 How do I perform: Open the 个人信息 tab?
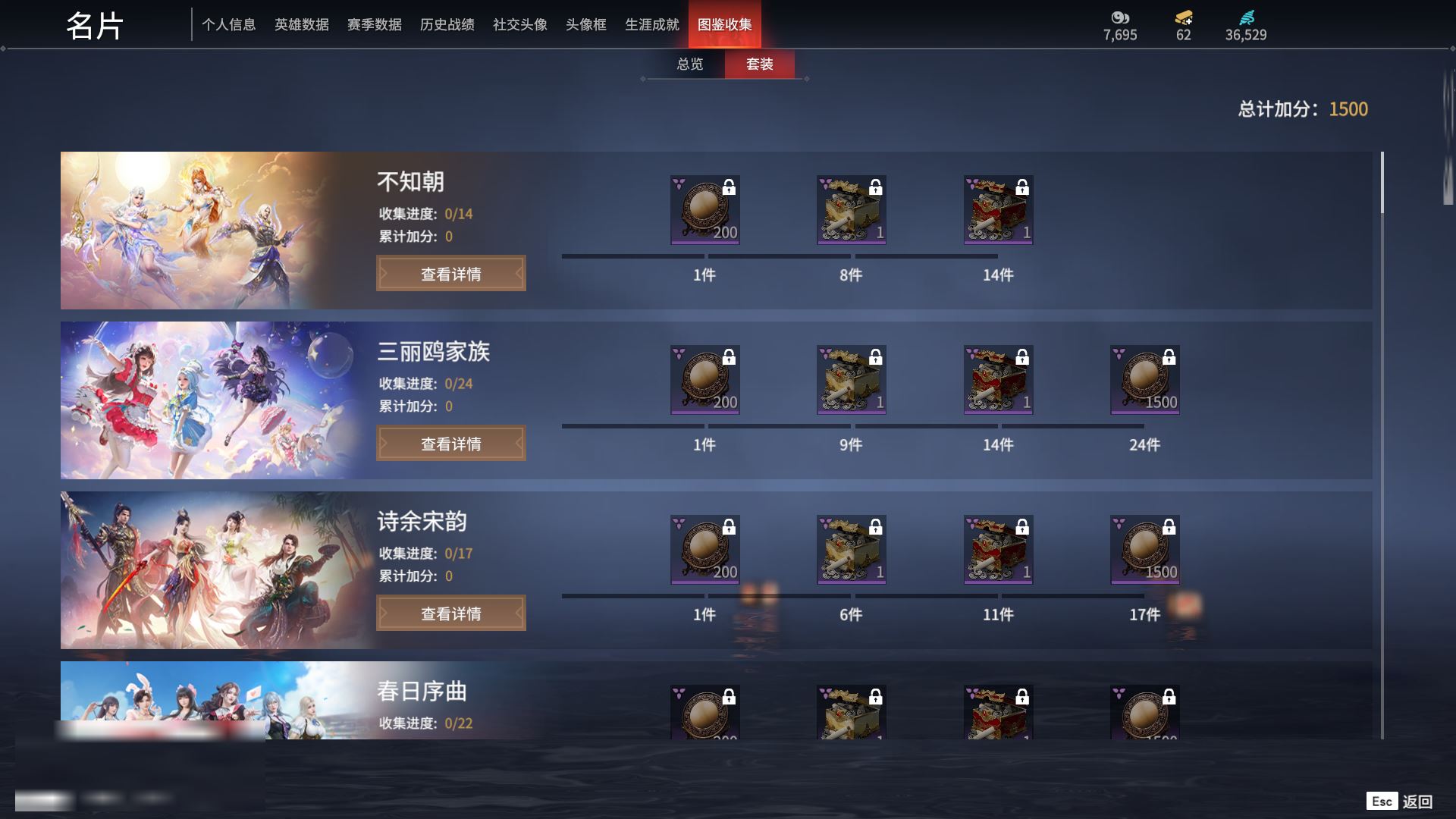pyautogui.click(x=228, y=25)
